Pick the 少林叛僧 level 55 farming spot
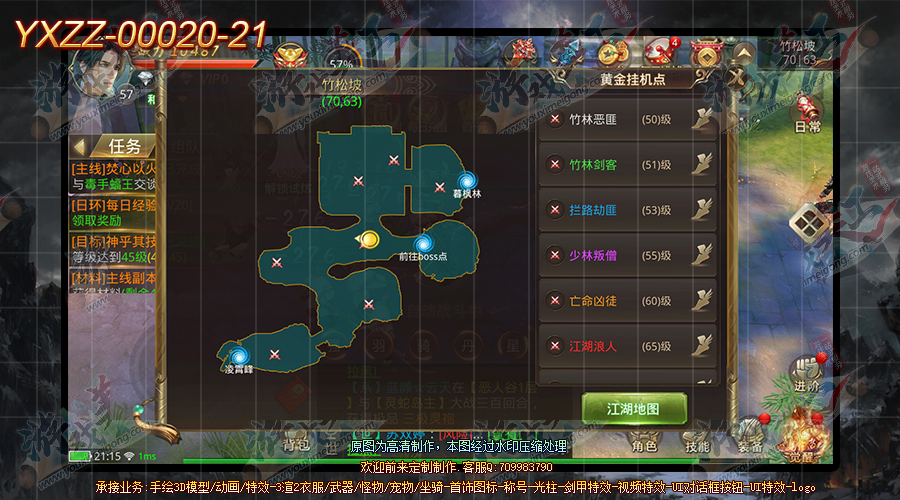Viewport: 900px width, 500px height. (628, 256)
